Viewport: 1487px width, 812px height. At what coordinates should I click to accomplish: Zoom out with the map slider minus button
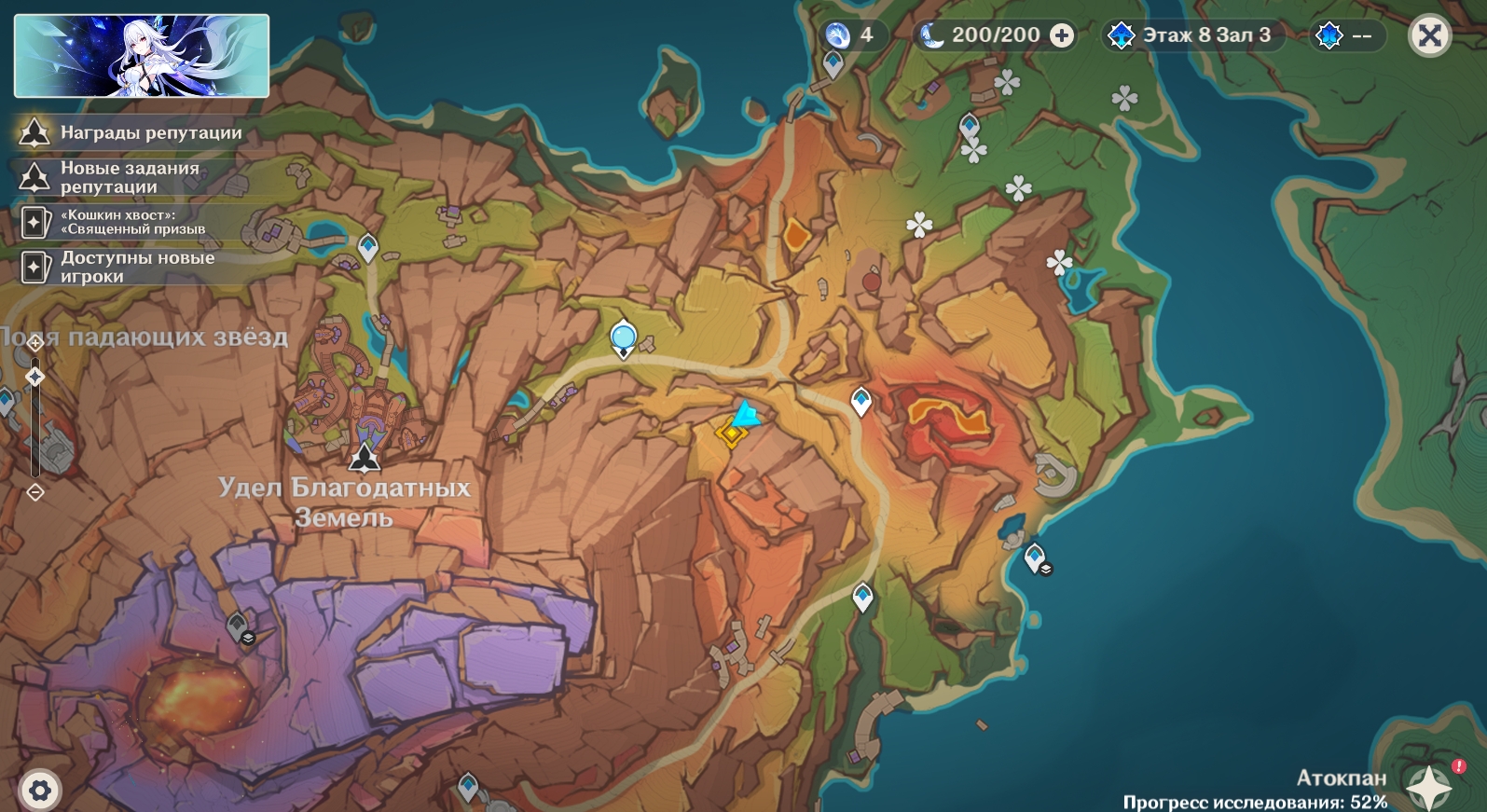[x=35, y=491]
